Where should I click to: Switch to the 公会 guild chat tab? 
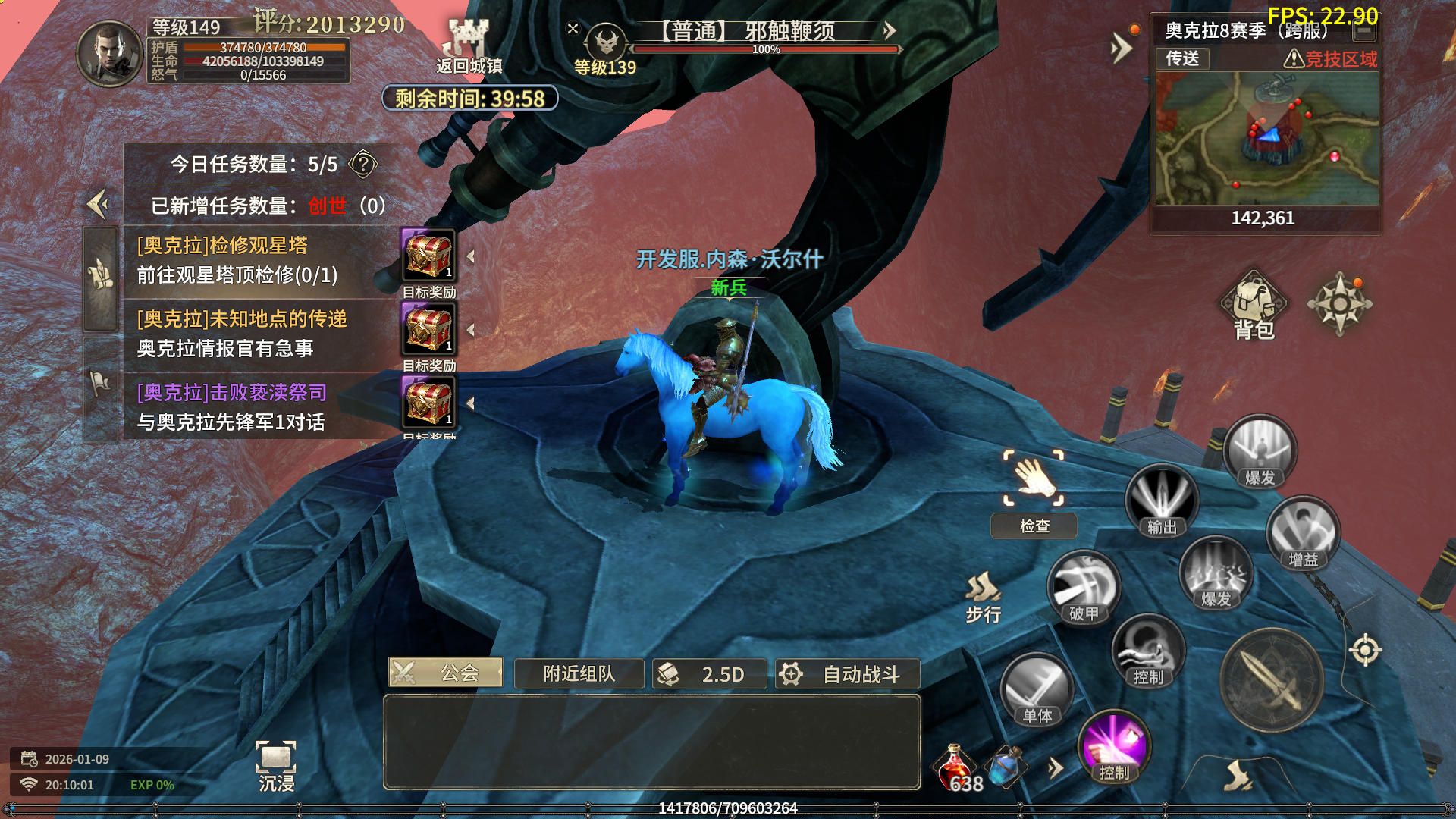click(x=446, y=673)
